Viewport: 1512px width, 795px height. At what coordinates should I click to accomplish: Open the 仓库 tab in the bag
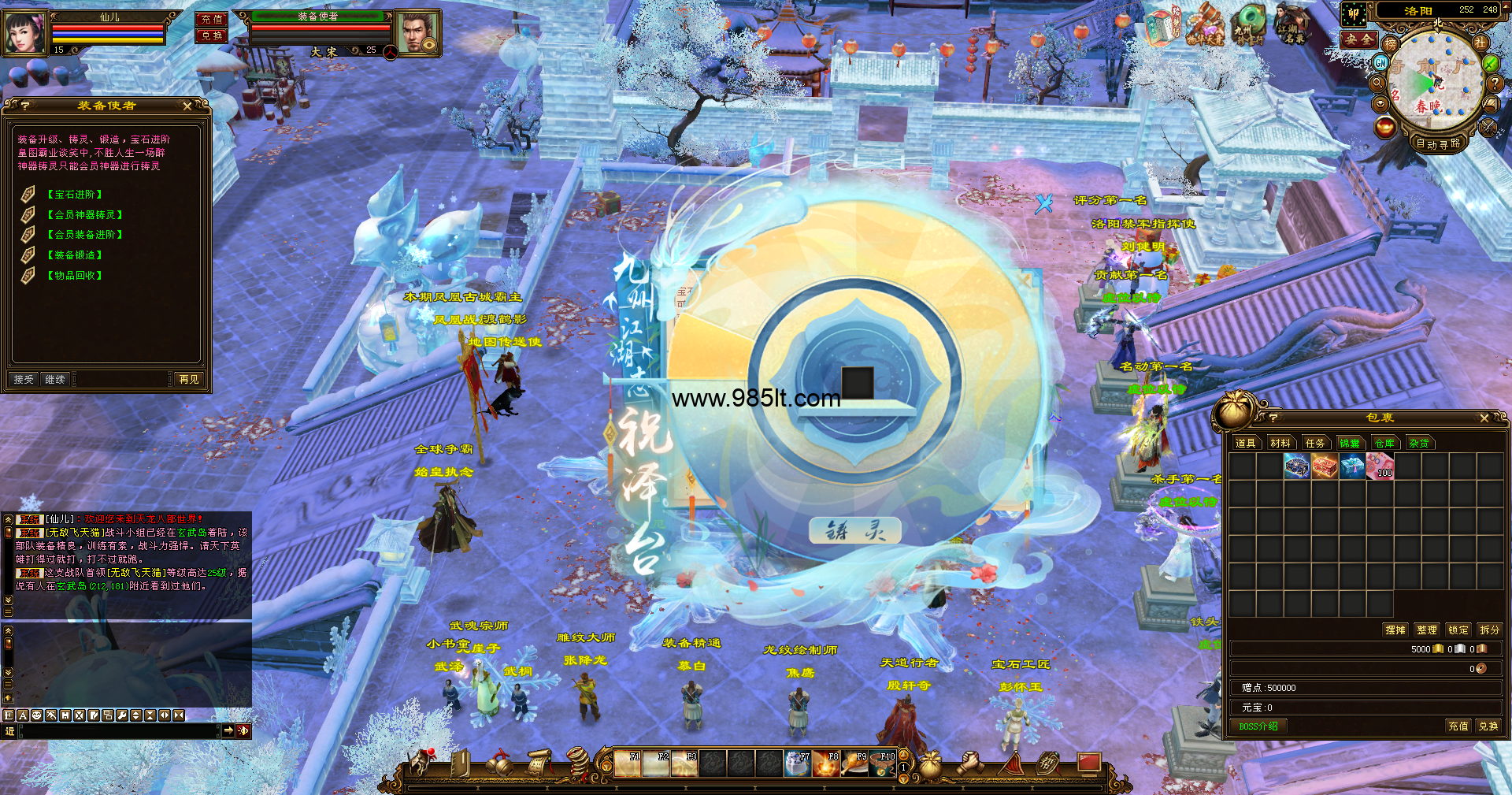(1384, 444)
